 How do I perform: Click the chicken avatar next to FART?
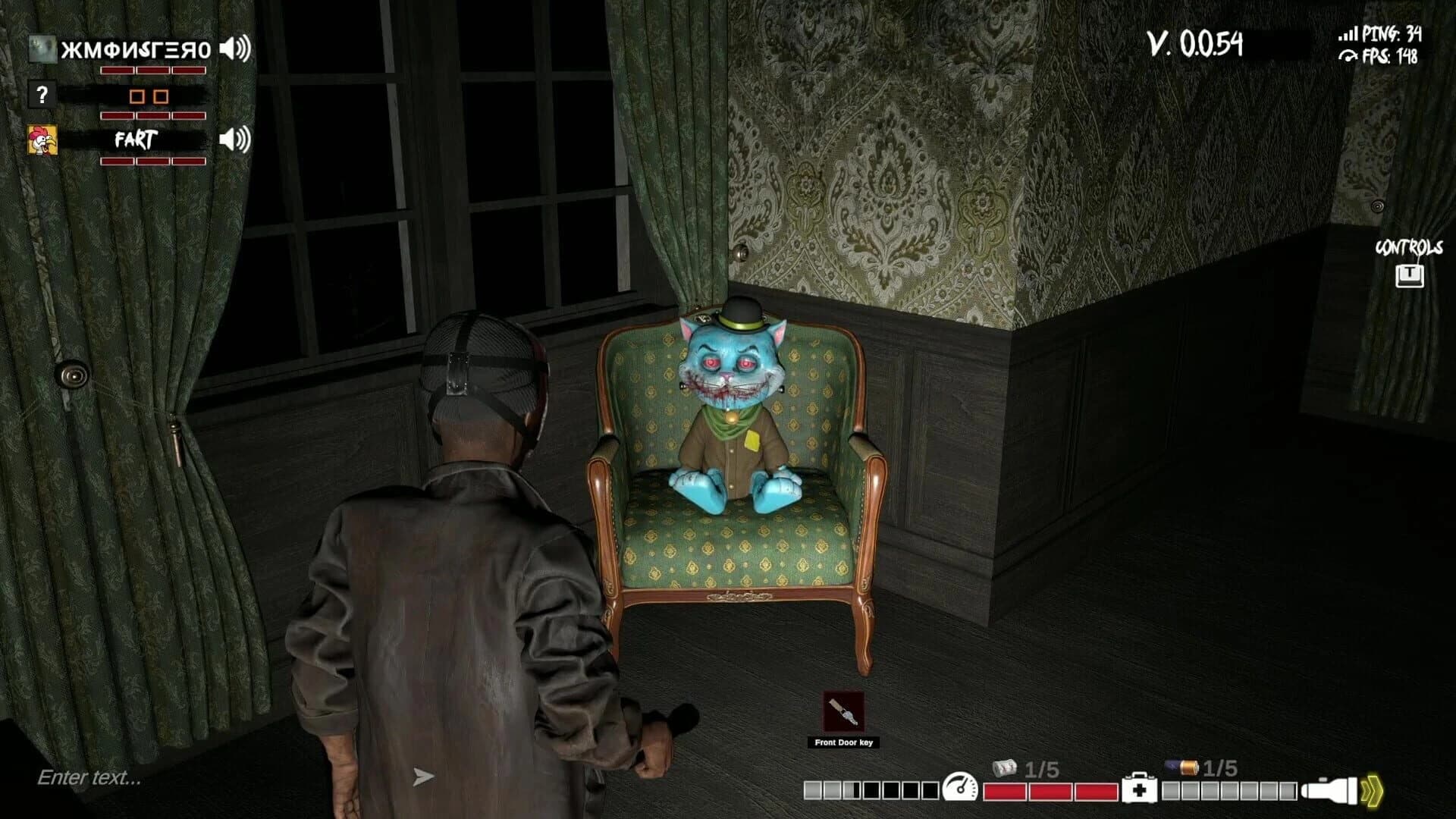click(42, 140)
